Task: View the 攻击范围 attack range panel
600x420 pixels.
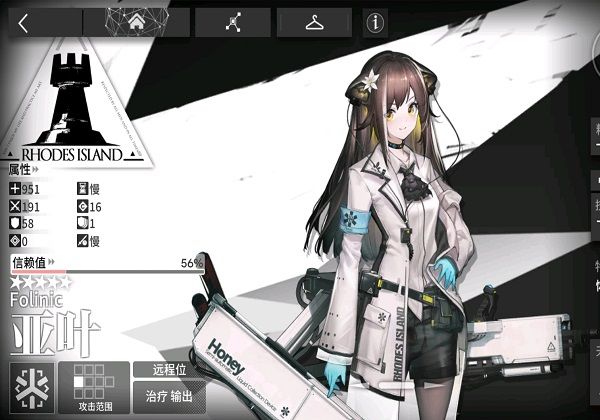Action: pyautogui.click(x=93, y=388)
